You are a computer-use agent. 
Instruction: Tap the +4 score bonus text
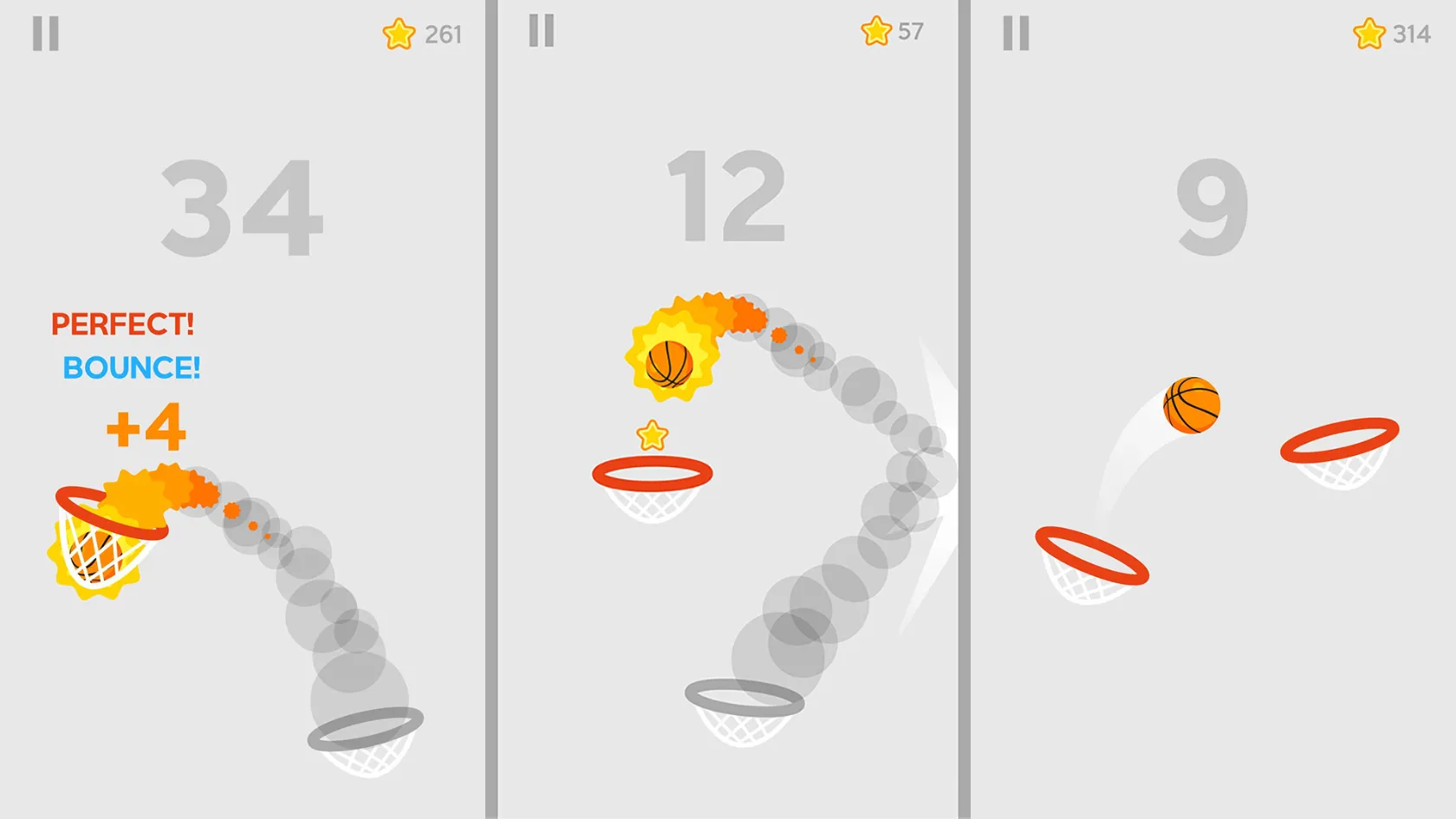coord(146,426)
